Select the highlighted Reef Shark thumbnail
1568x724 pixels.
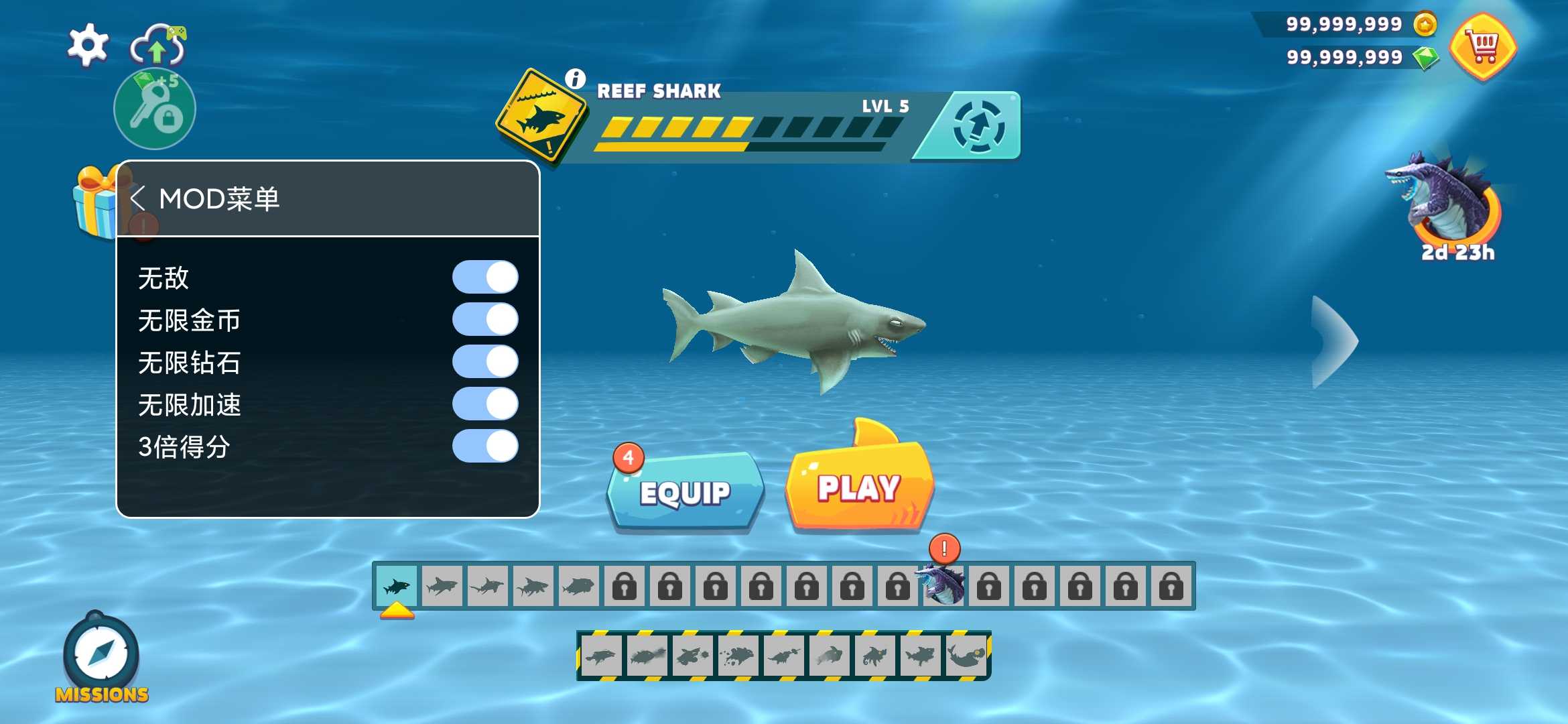click(x=397, y=587)
